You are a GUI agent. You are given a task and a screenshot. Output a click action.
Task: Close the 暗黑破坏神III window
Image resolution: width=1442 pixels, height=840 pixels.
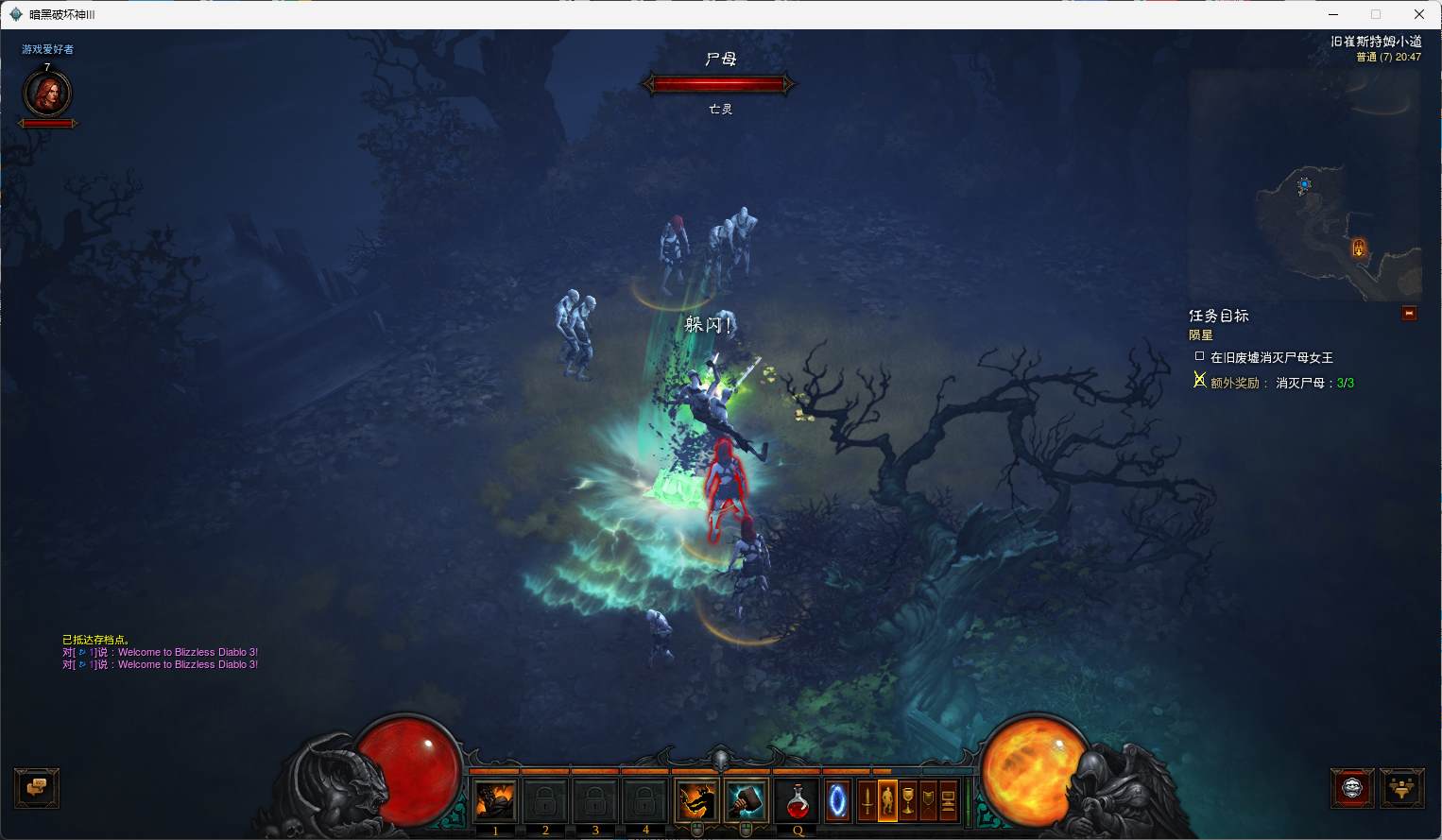tap(1418, 14)
